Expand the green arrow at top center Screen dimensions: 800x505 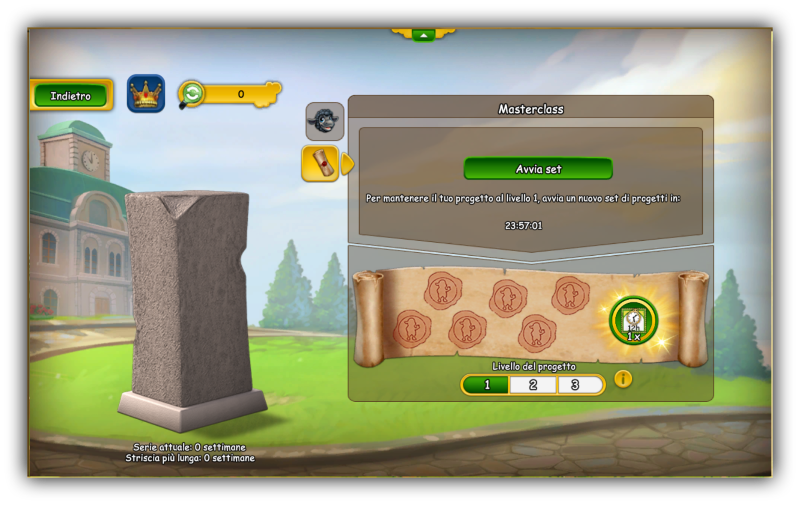click(x=423, y=35)
